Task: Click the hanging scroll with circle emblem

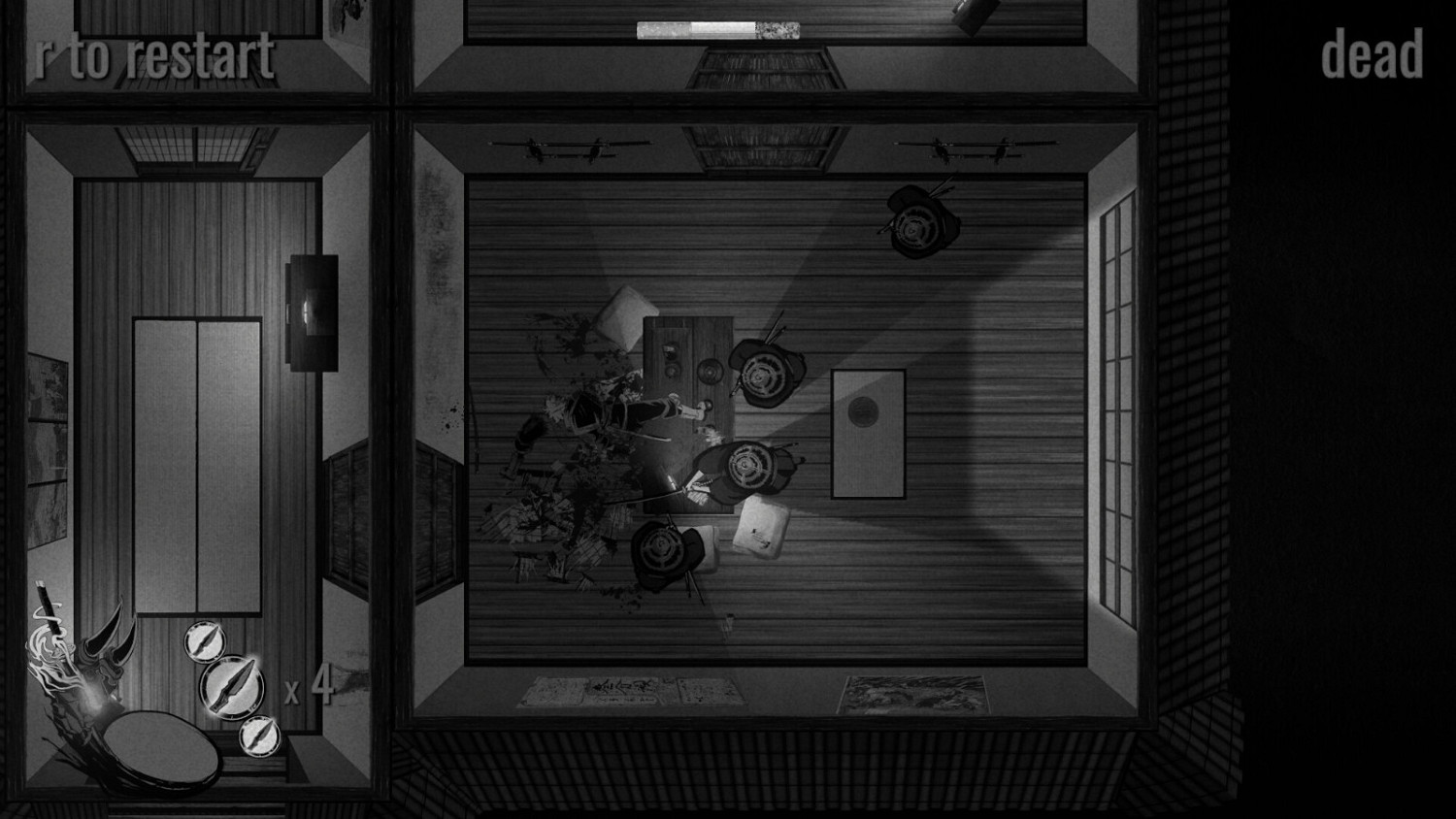Action: pyautogui.click(x=867, y=432)
